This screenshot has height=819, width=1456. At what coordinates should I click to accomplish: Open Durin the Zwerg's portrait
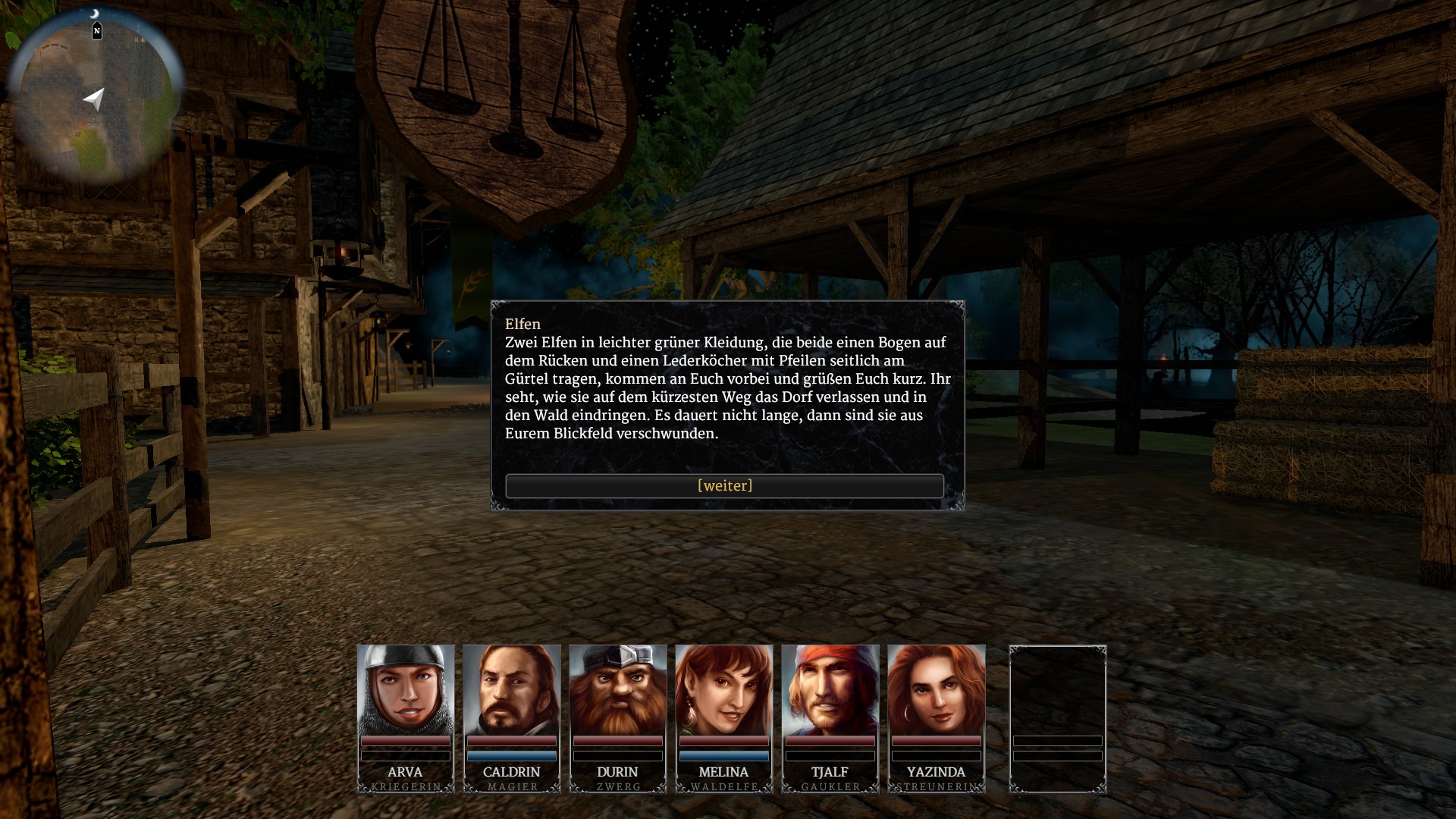click(x=618, y=690)
